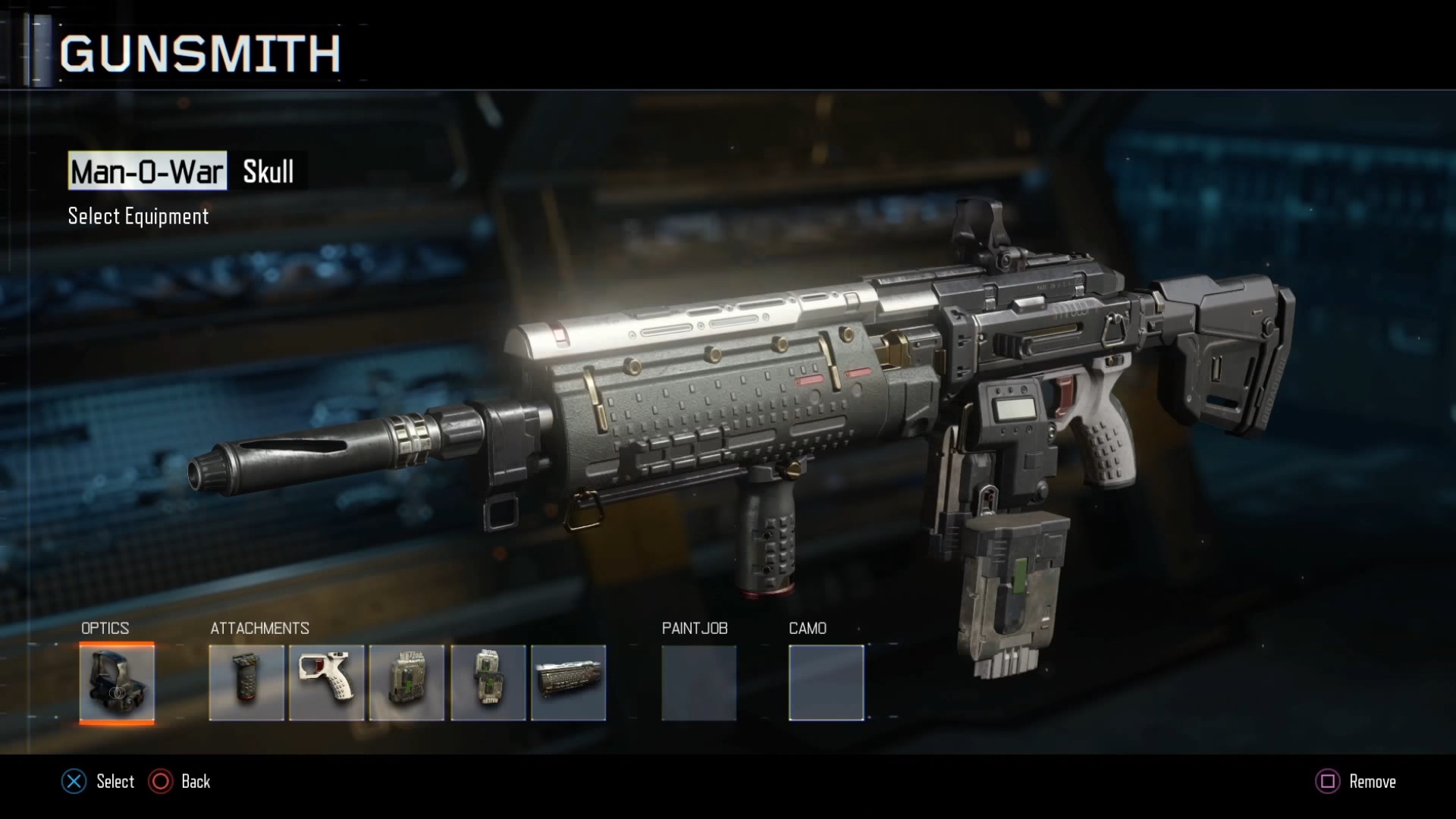Click the Man-O-War weapon name field
This screenshot has height=819, width=1456.
(x=147, y=171)
